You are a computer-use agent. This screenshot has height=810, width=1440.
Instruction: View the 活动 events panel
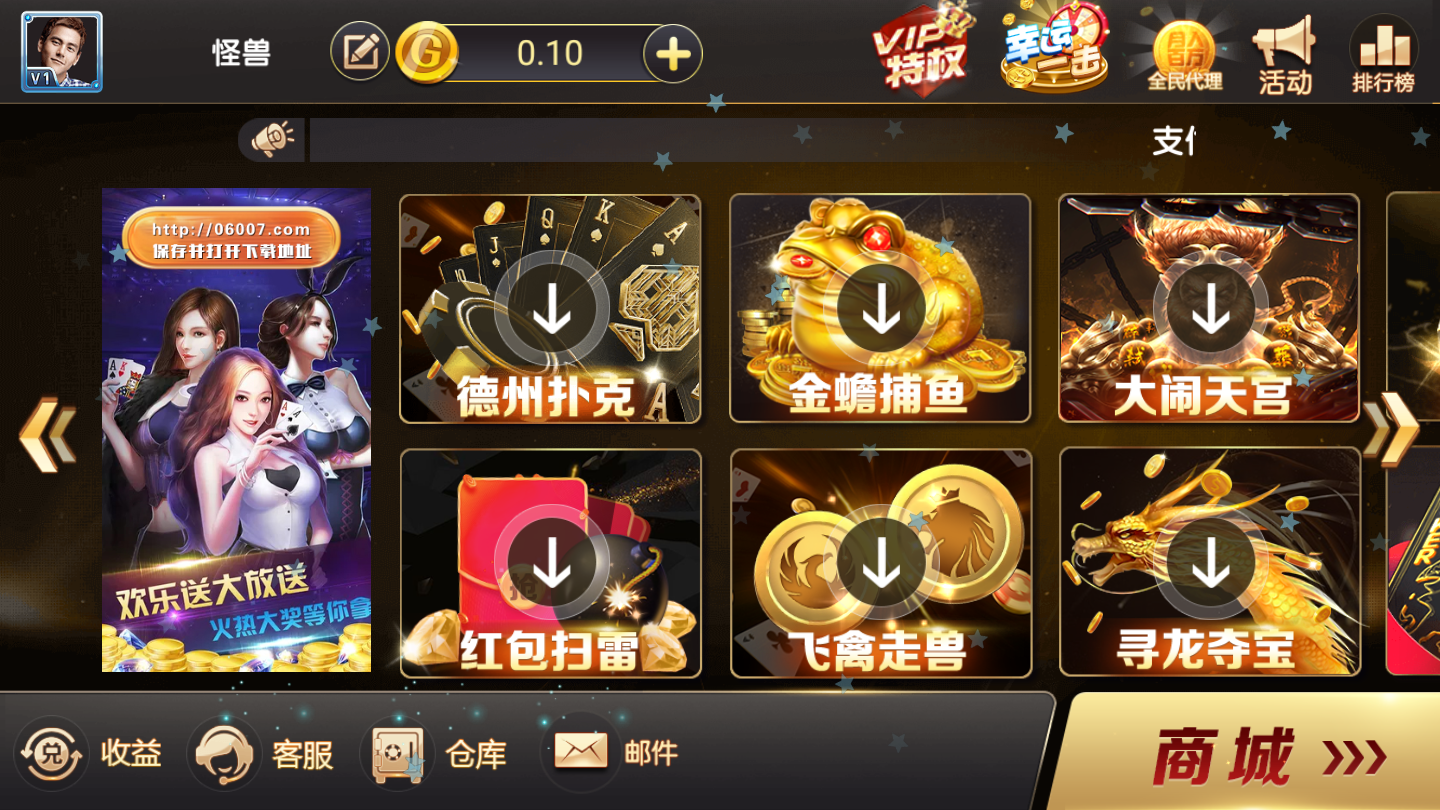coord(1285,50)
